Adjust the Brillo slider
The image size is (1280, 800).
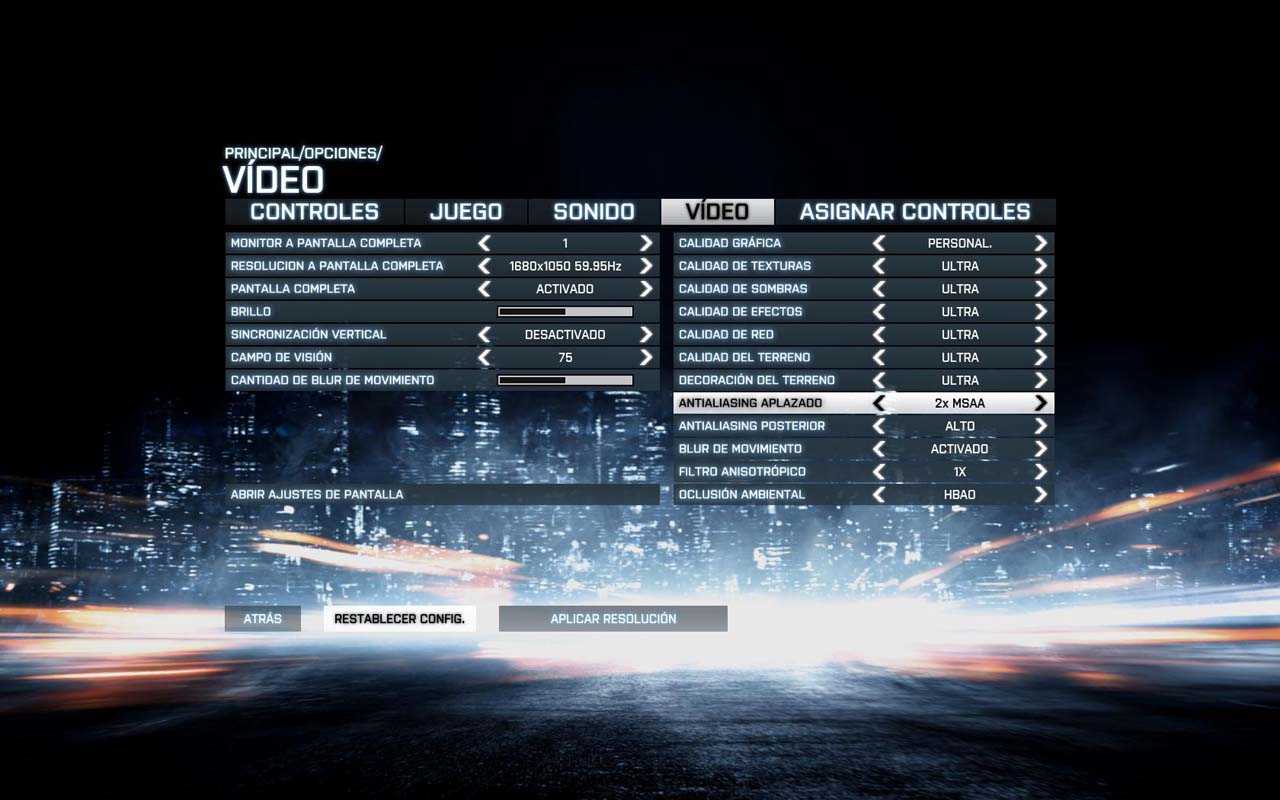(x=564, y=311)
